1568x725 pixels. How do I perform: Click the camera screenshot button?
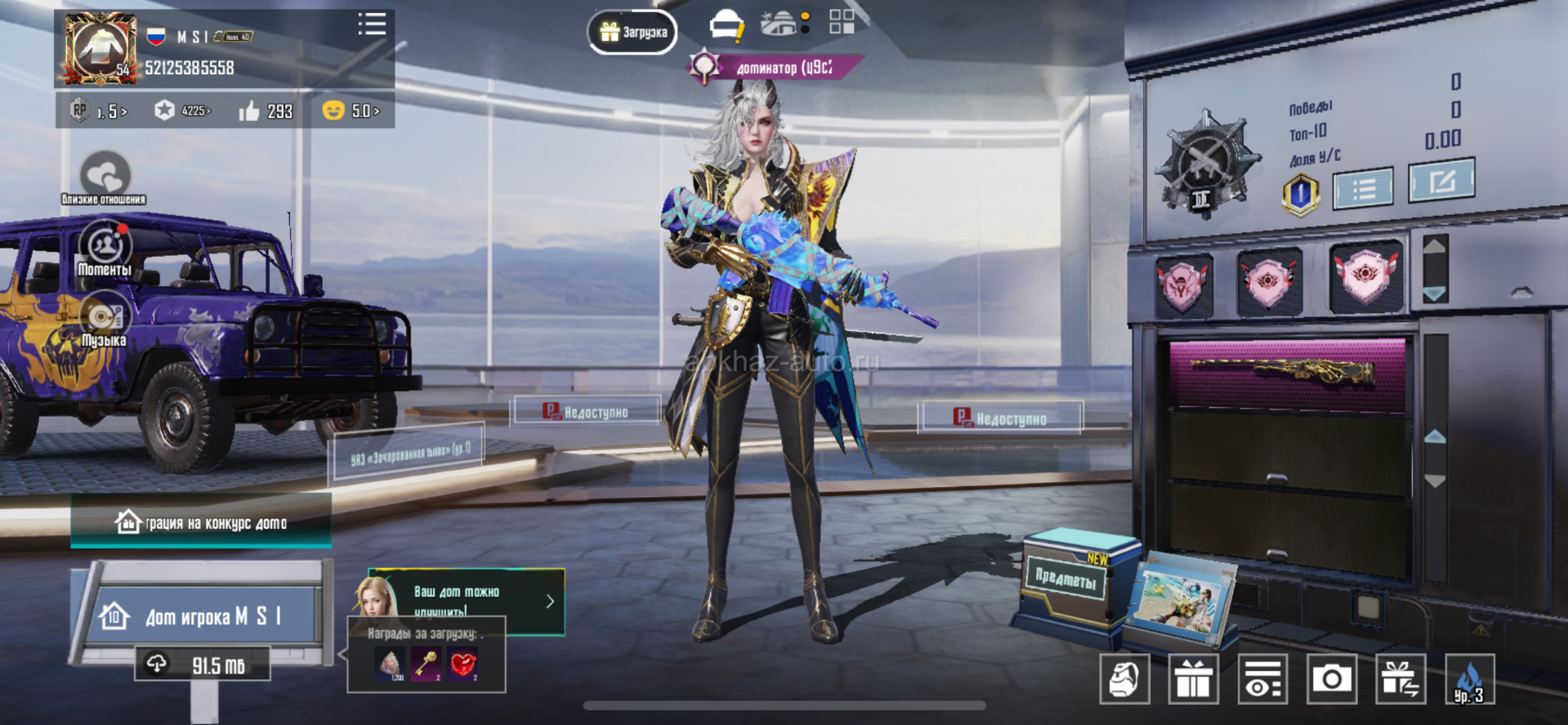click(1331, 679)
